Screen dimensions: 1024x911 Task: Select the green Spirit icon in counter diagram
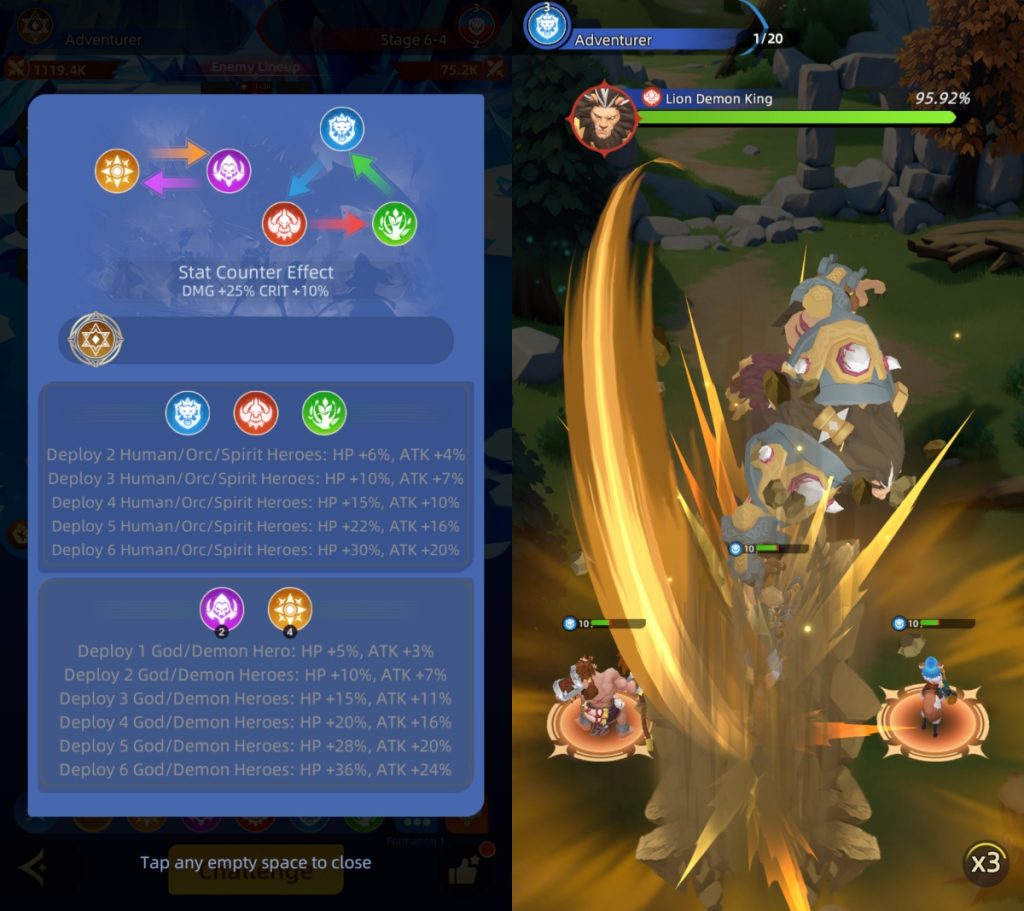pos(394,224)
